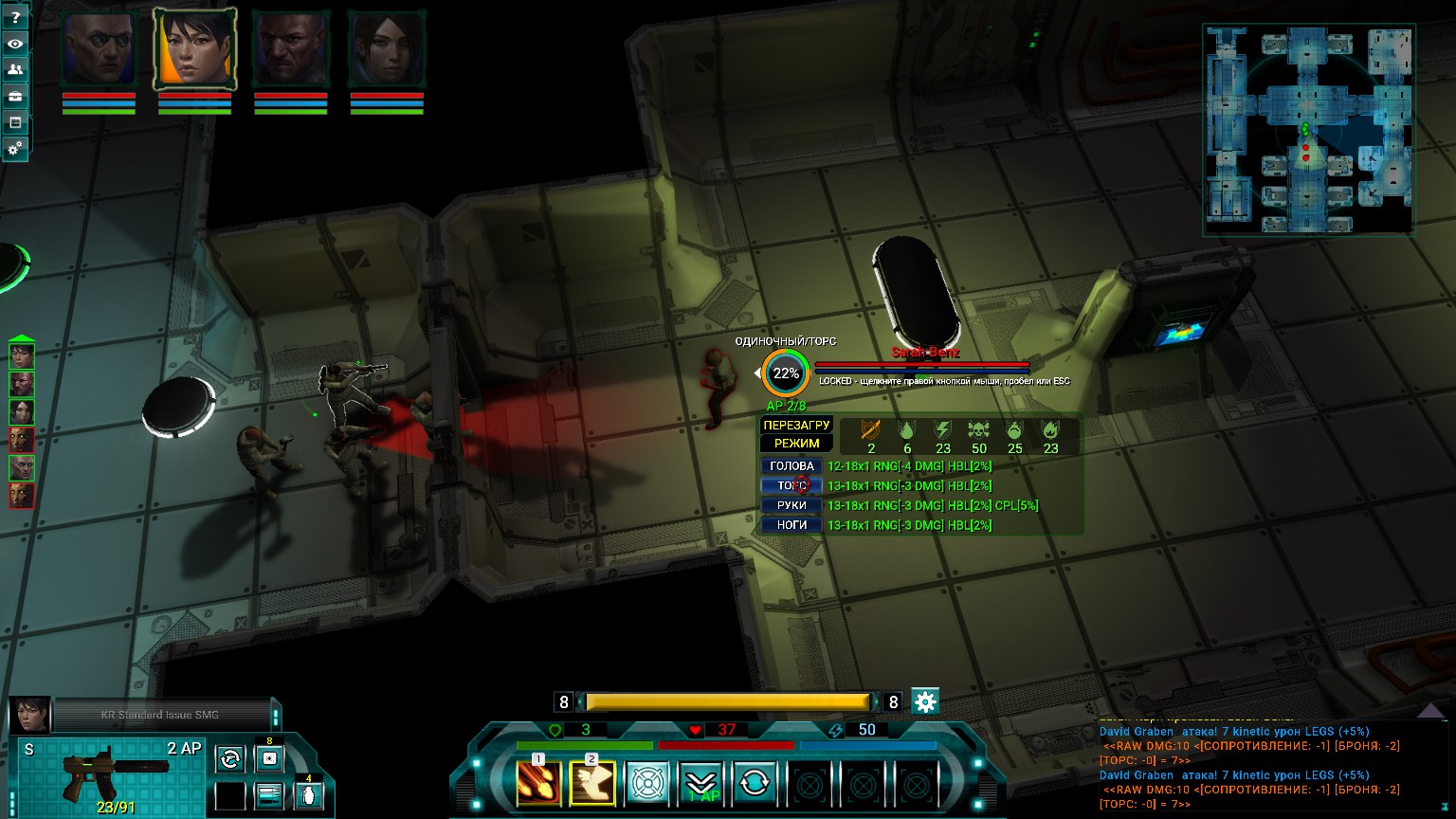Select the grenade slot
The width and height of the screenshot is (1456, 819).
[x=309, y=794]
